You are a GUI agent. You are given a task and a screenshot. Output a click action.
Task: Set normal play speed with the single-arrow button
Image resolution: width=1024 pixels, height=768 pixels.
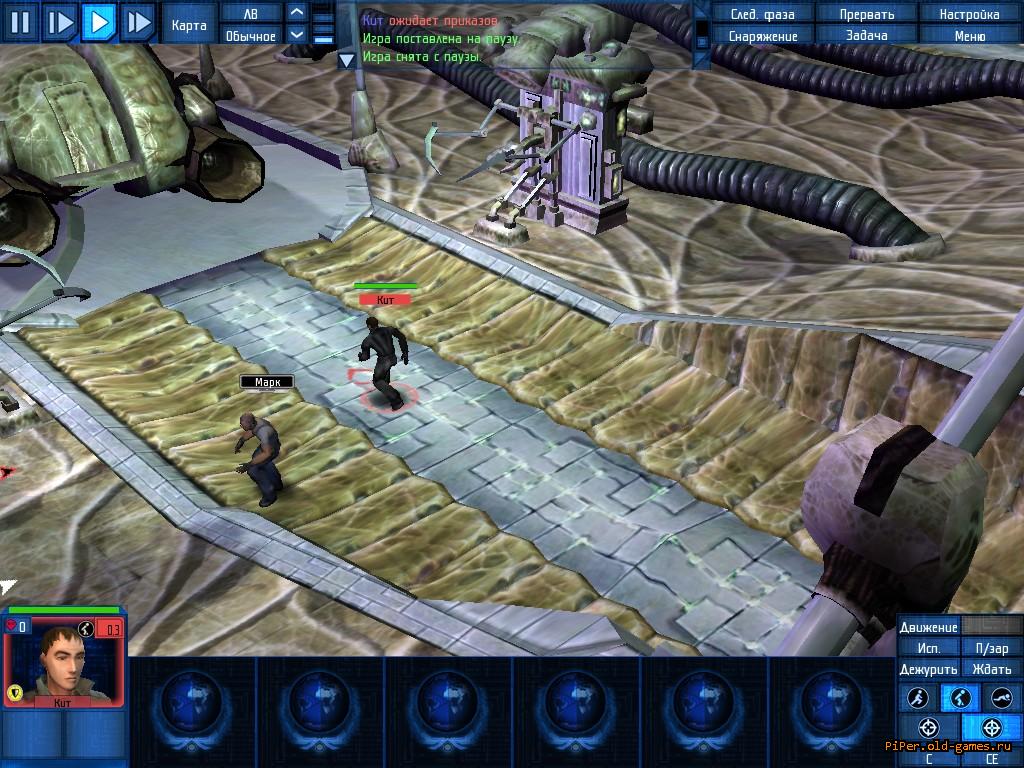coord(98,21)
